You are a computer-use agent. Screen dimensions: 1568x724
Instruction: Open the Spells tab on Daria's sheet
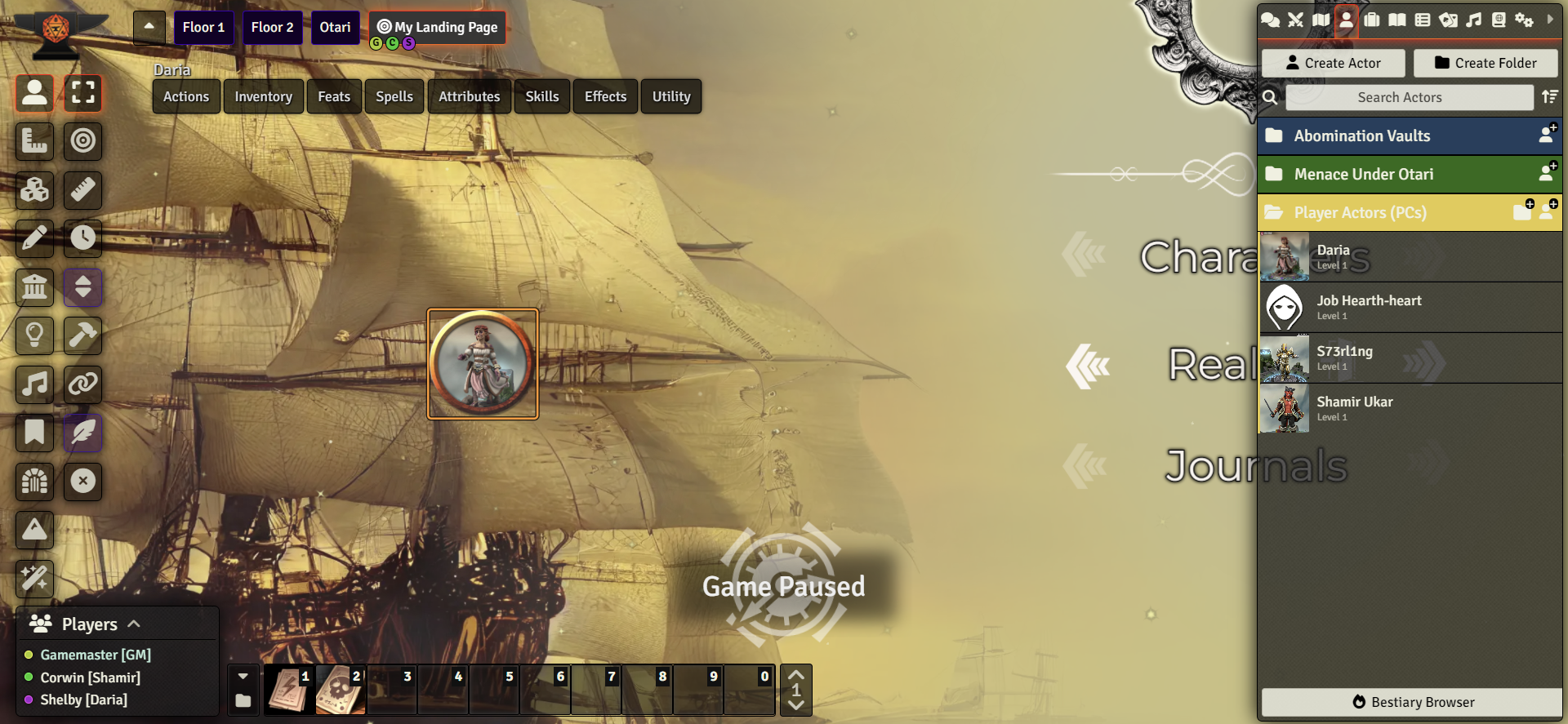394,96
